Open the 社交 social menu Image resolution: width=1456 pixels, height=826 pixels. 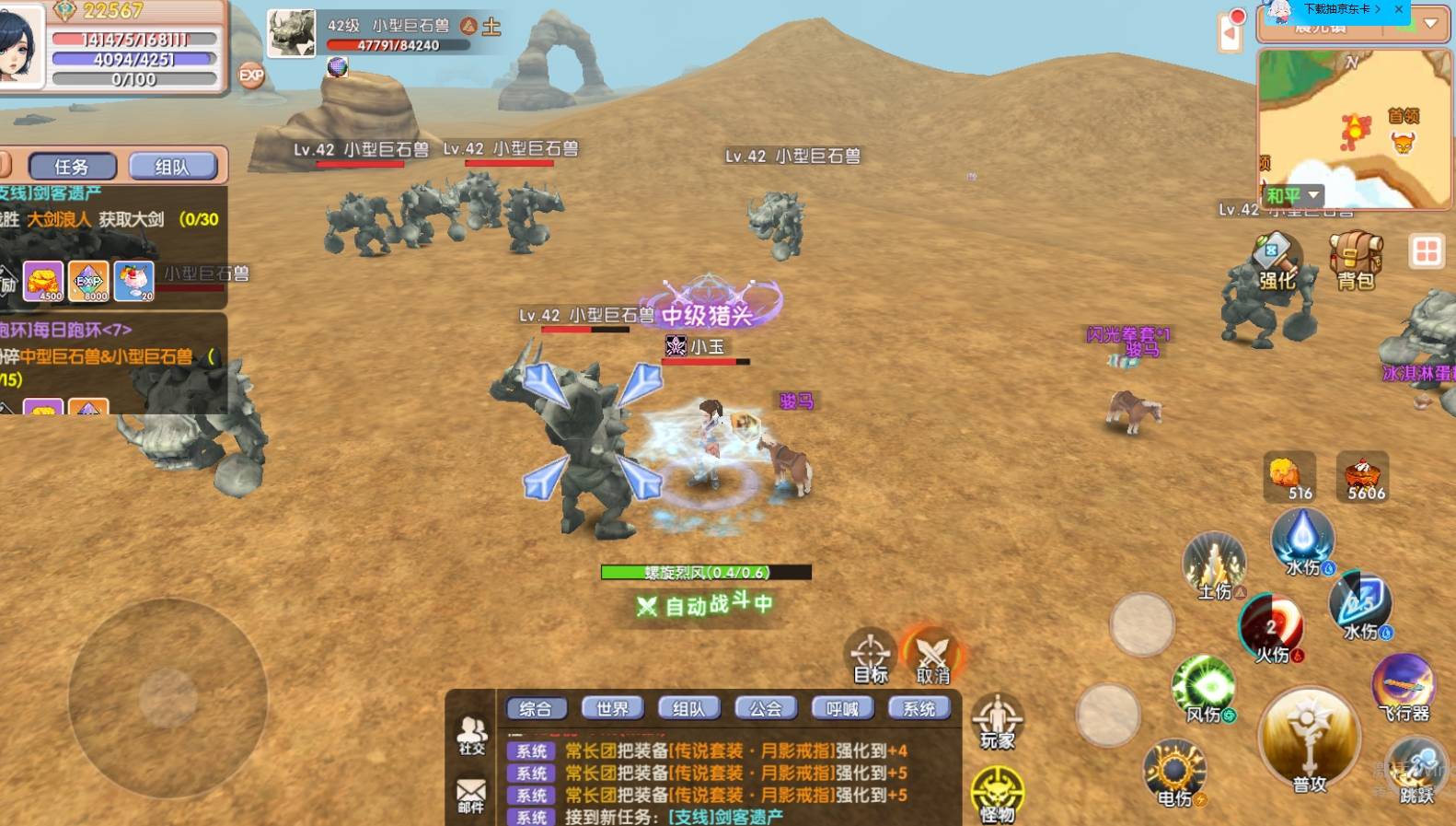[471, 735]
